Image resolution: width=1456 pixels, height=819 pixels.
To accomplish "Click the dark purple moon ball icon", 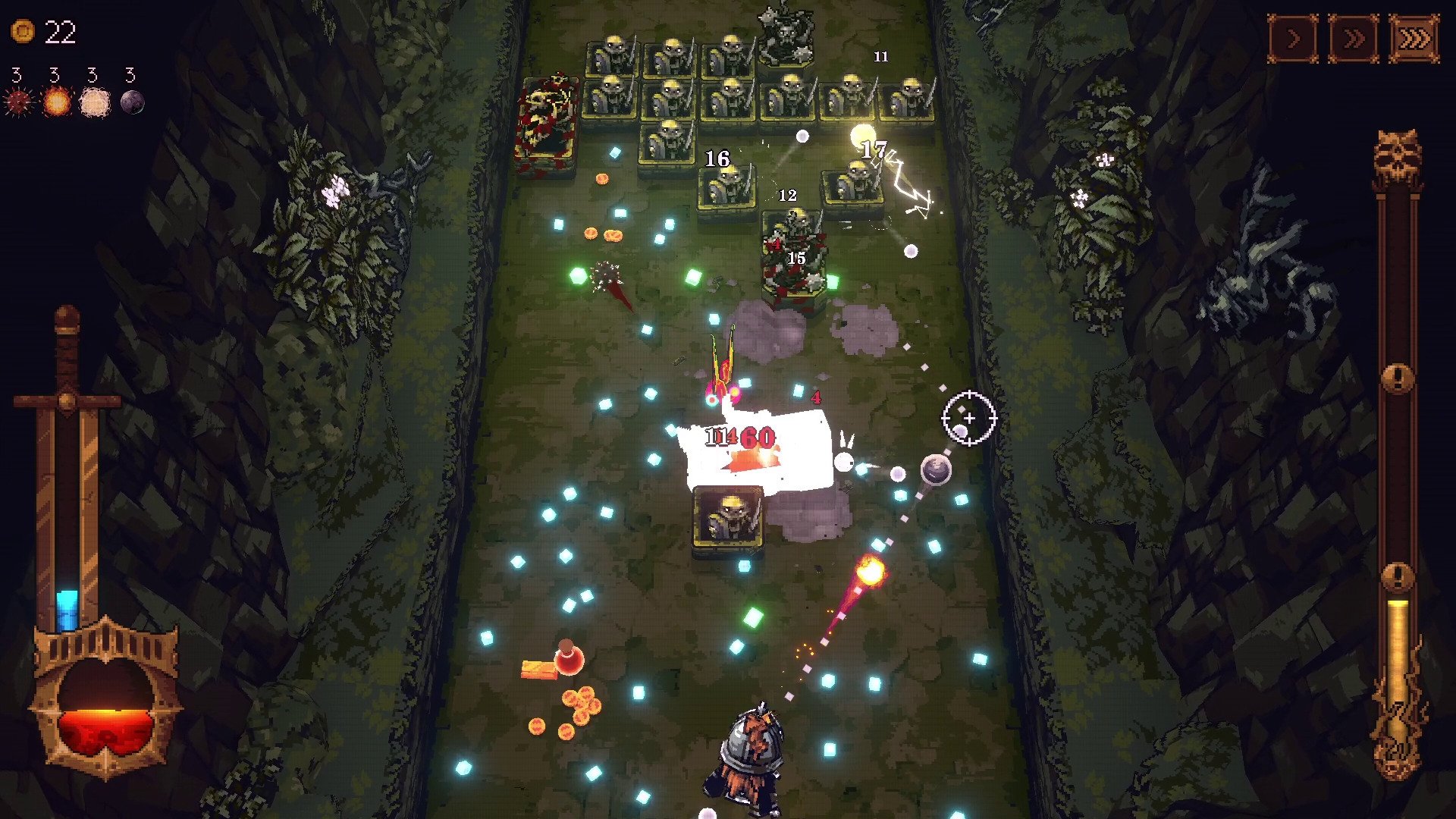I will tap(132, 102).
